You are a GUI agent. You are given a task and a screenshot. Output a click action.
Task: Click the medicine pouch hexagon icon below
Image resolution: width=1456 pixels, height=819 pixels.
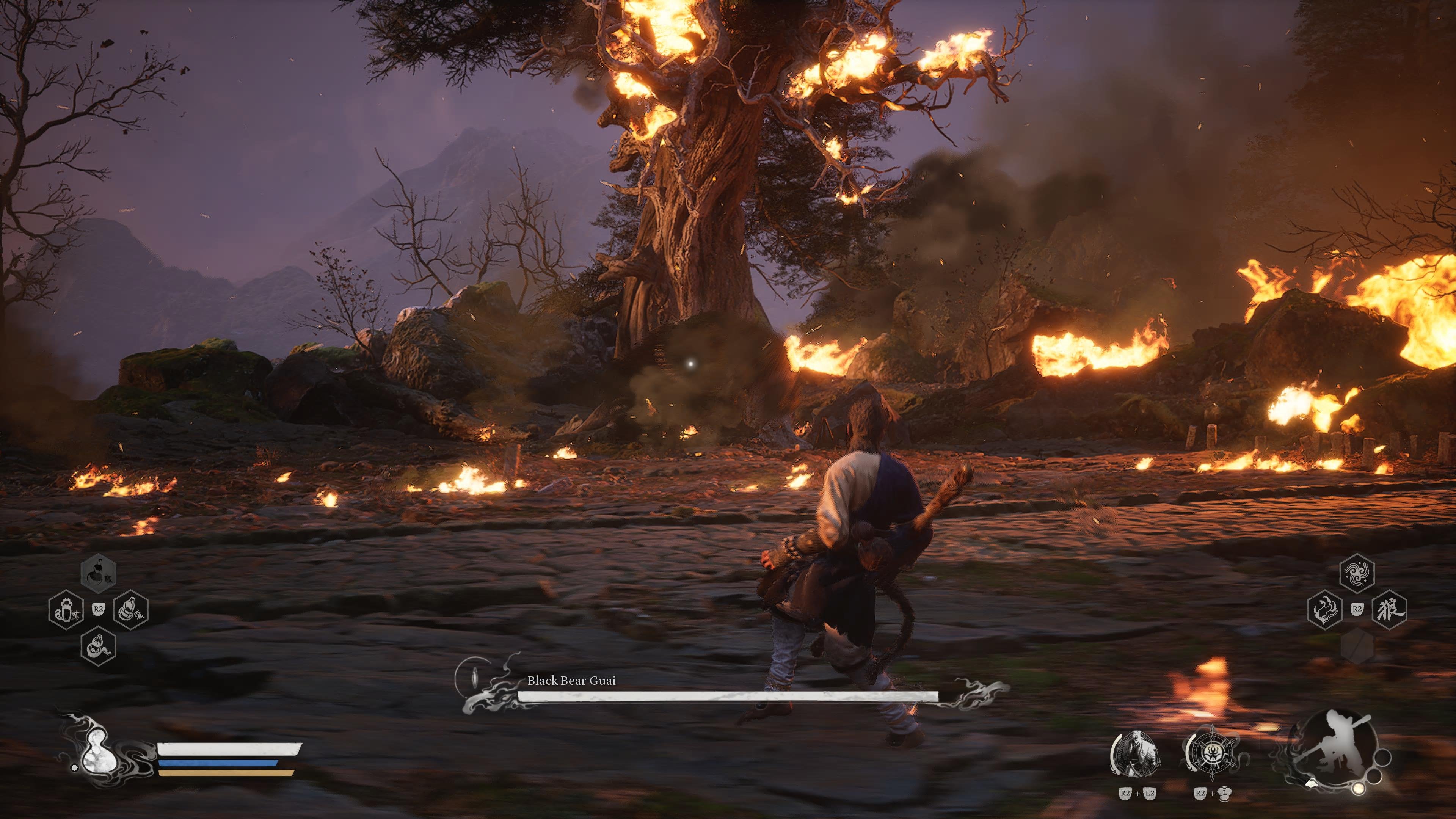(98, 647)
